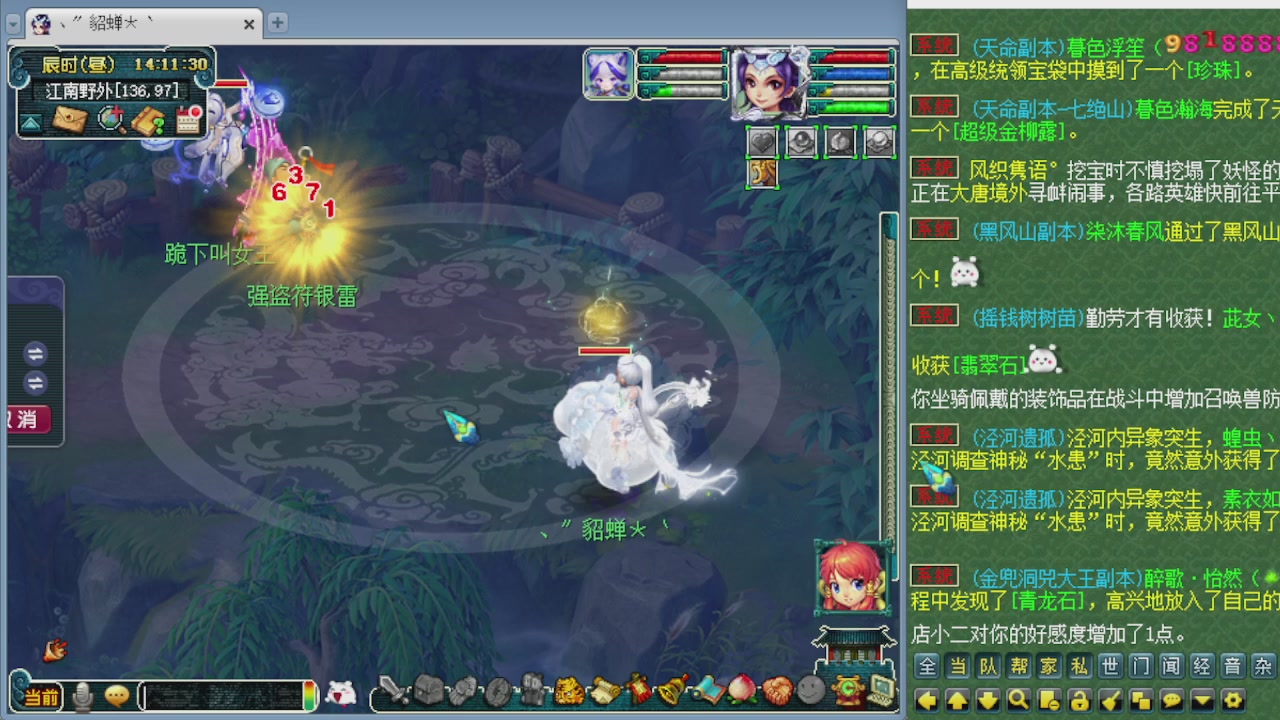Toggle the chat lock icon
The width and height of the screenshot is (1280, 720).
coord(1079,699)
